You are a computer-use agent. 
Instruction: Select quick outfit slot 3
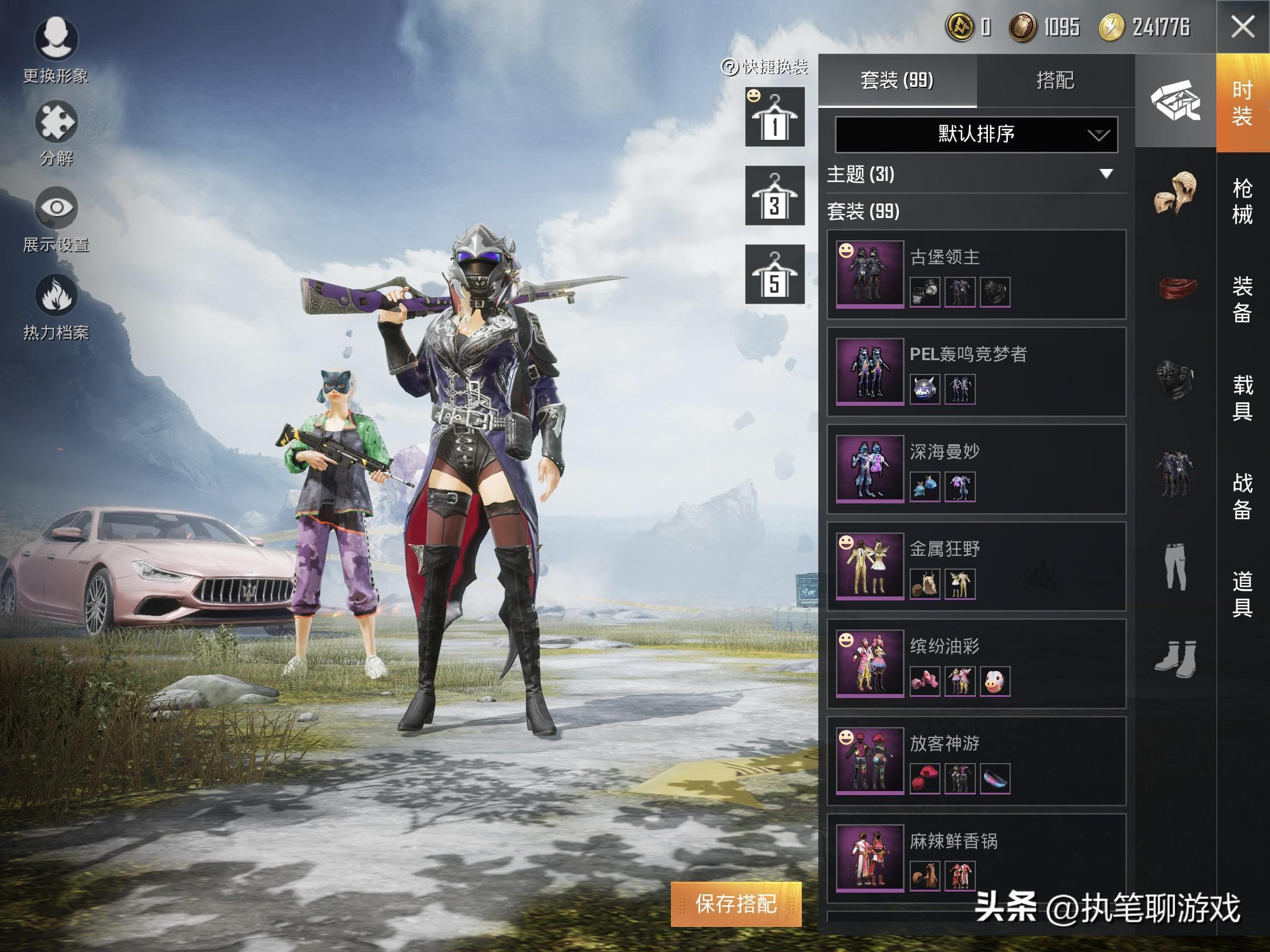(x=774, y=196)
